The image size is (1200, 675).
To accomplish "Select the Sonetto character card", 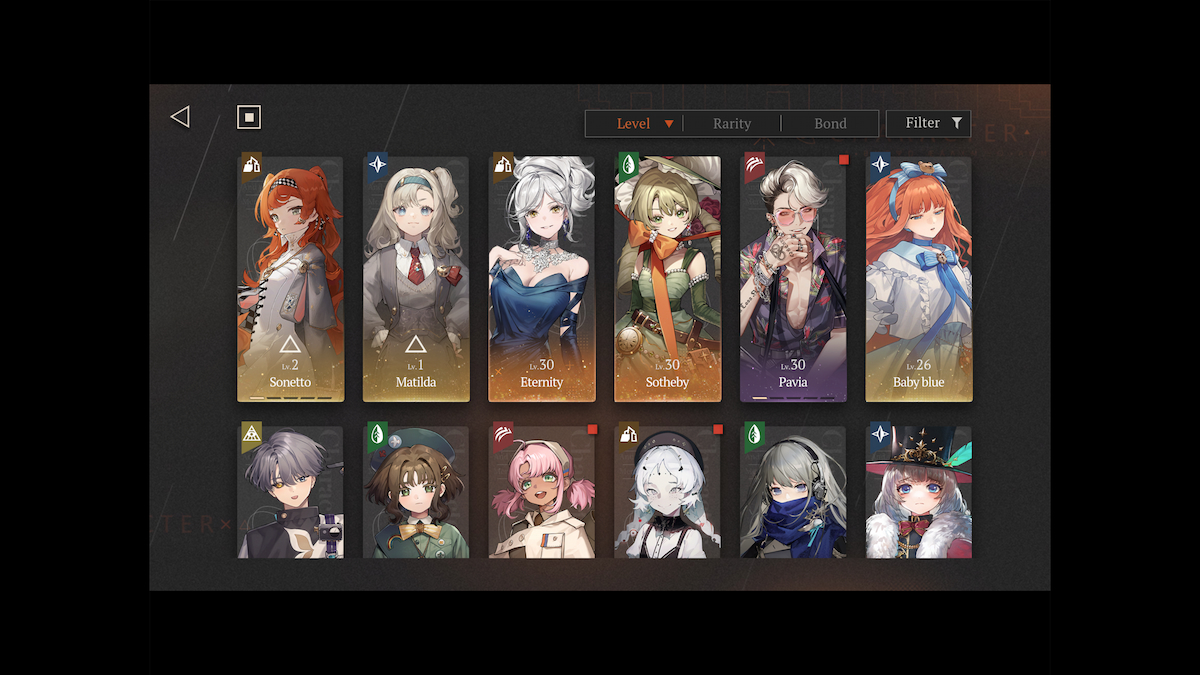I will [x=290, y=279].
